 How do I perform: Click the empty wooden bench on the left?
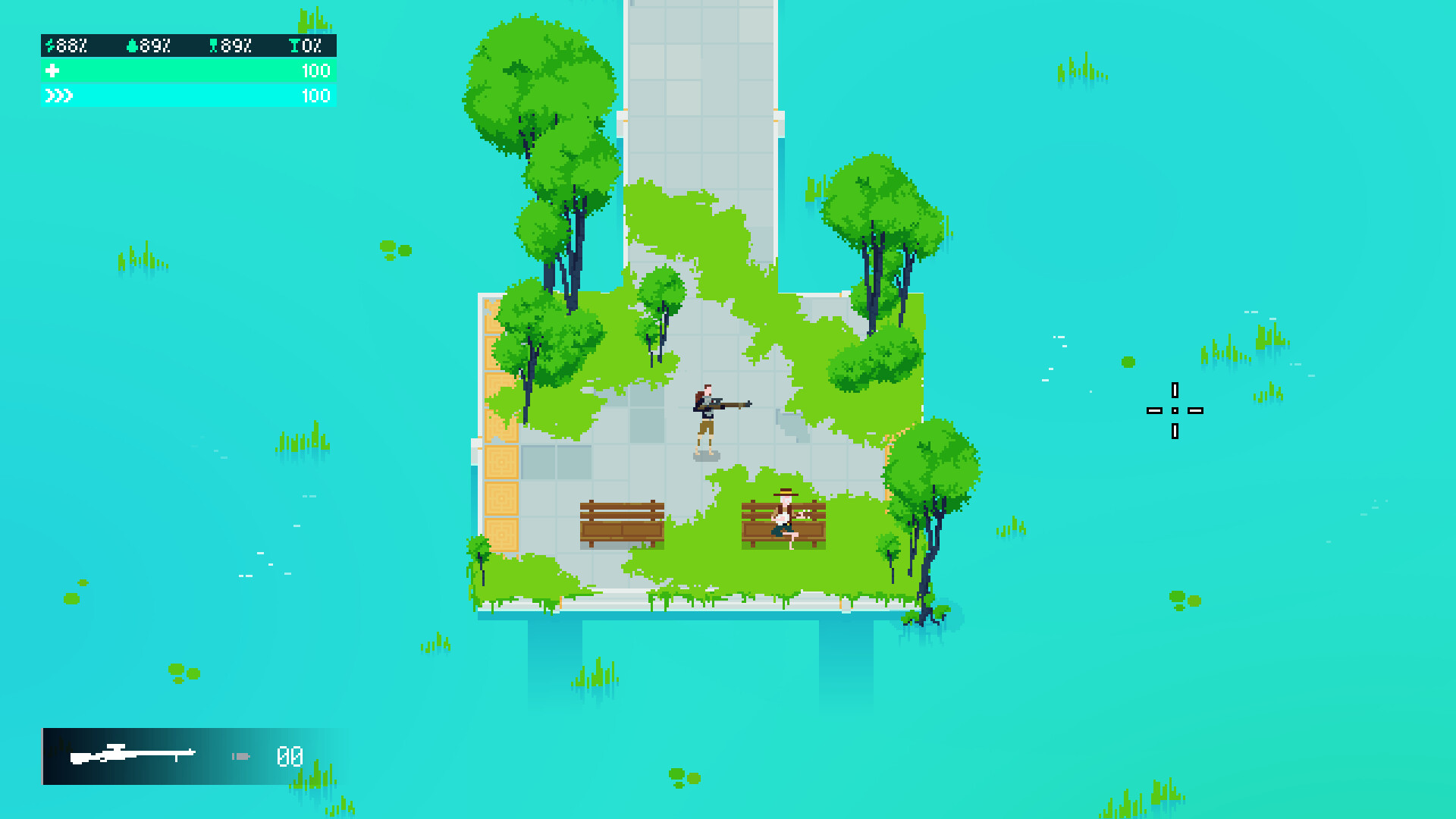pos(622,523)
